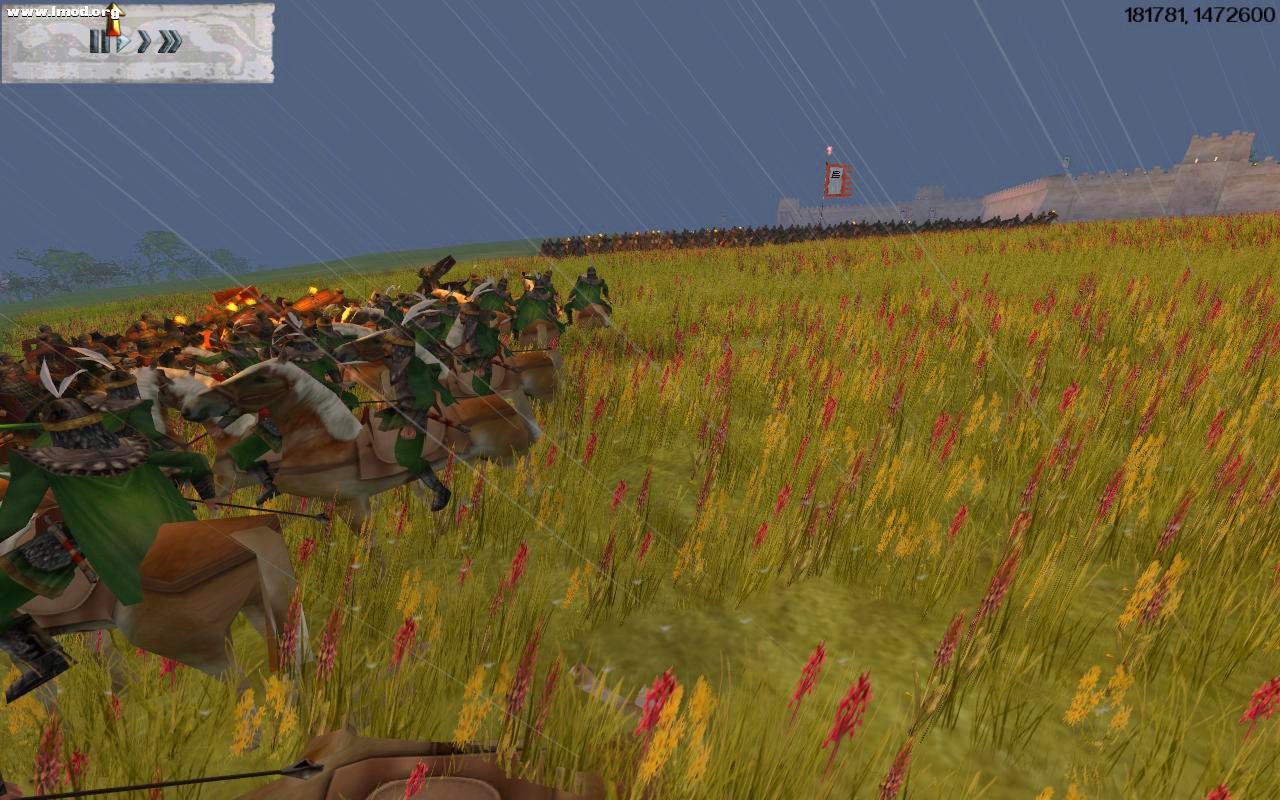Engage fastest speed with double chevron

click(168, 41)
